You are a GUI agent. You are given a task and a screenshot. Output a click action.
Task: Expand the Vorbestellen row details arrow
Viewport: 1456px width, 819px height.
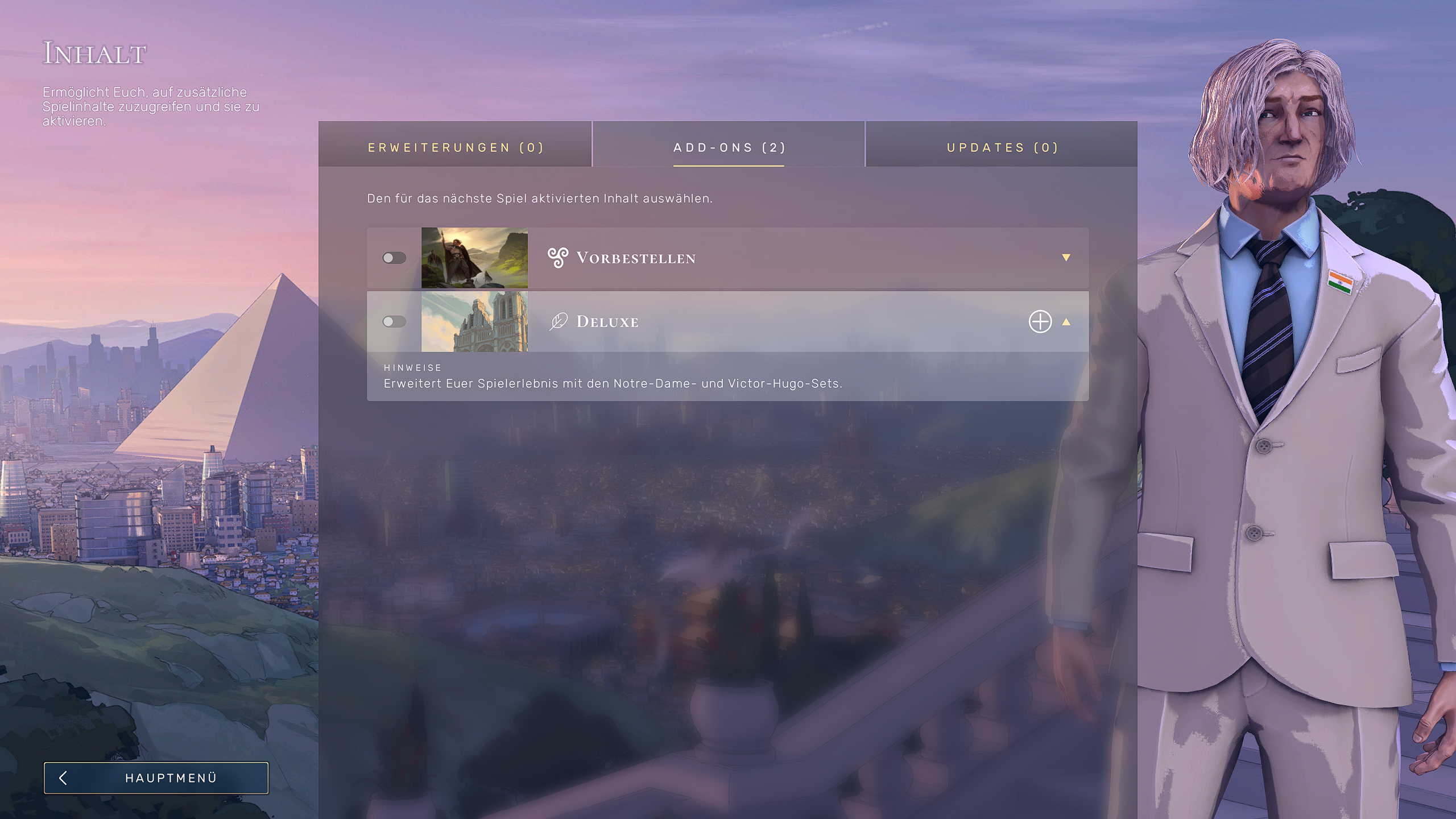(1066, 258)
